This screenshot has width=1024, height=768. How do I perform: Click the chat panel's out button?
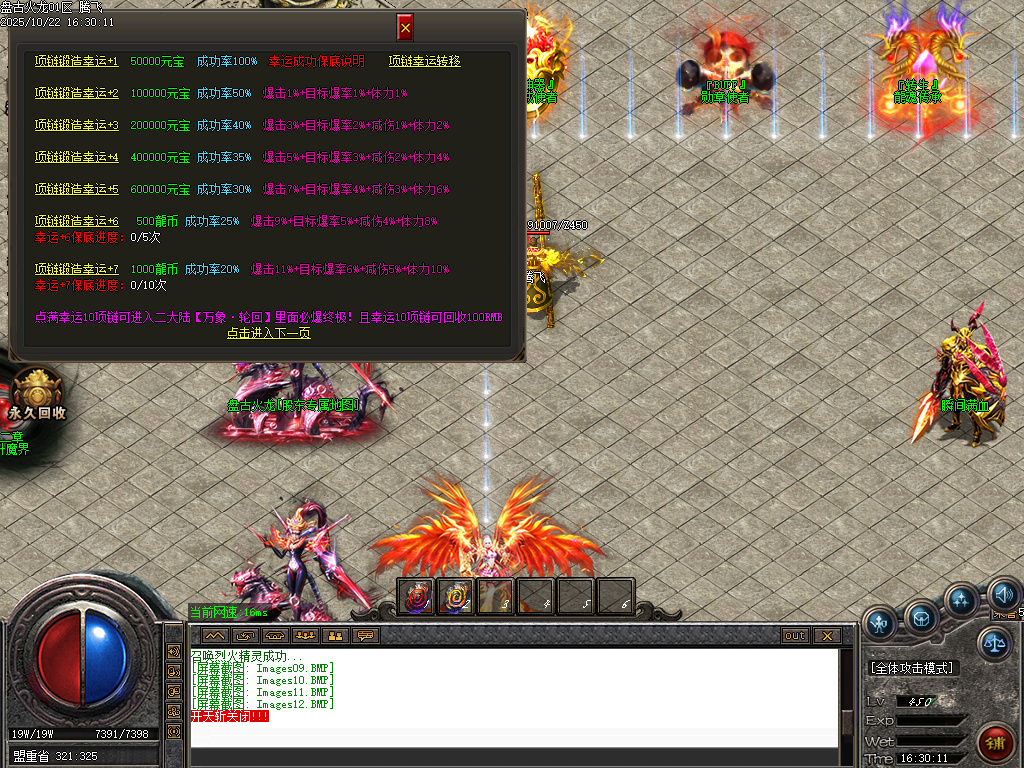[795, 635]
